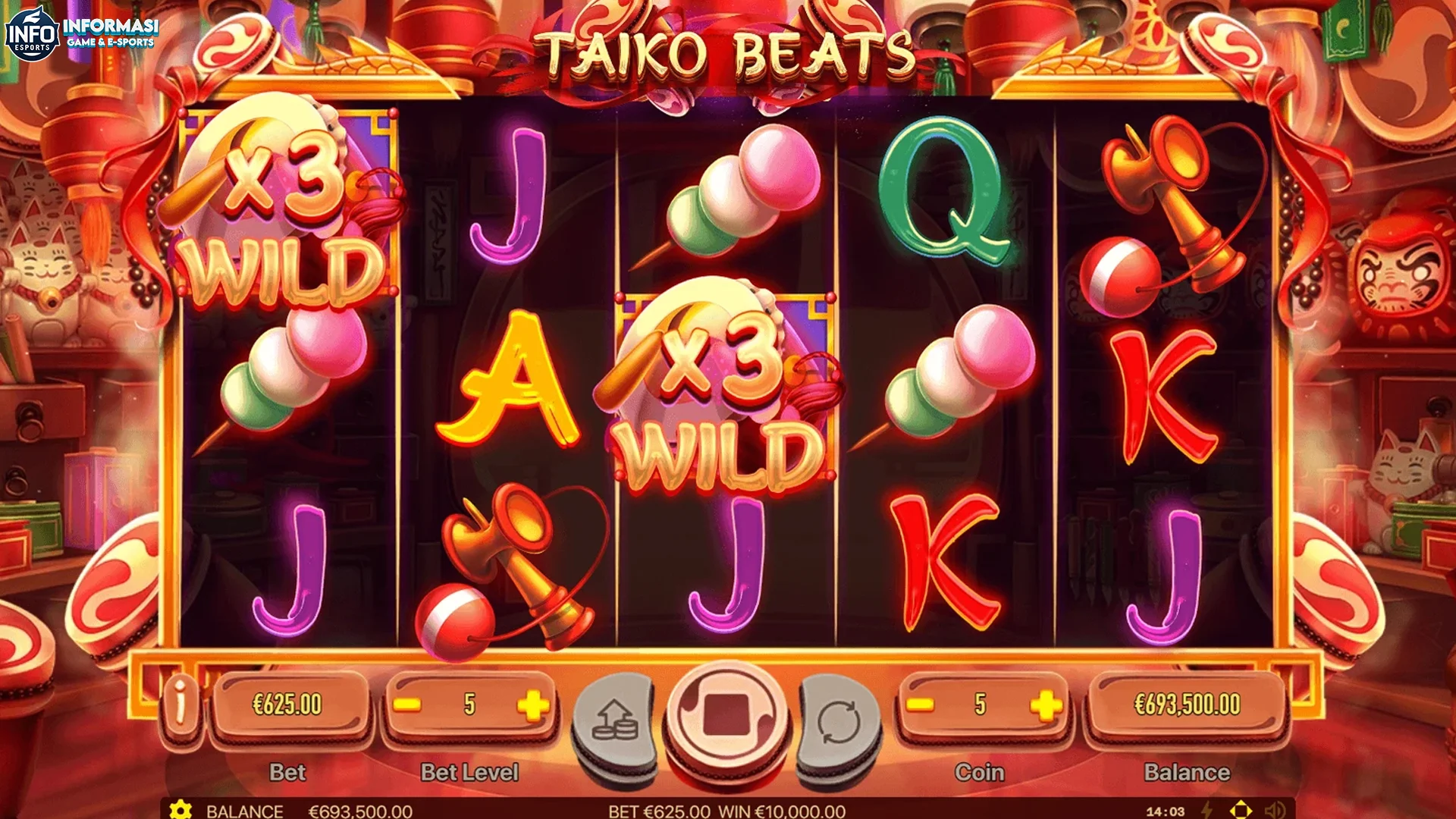Image resolution: width=1456 pixels, height=819 pixels.
Task: Open game settings via the gear icon
Action: [x=180, y=810]
